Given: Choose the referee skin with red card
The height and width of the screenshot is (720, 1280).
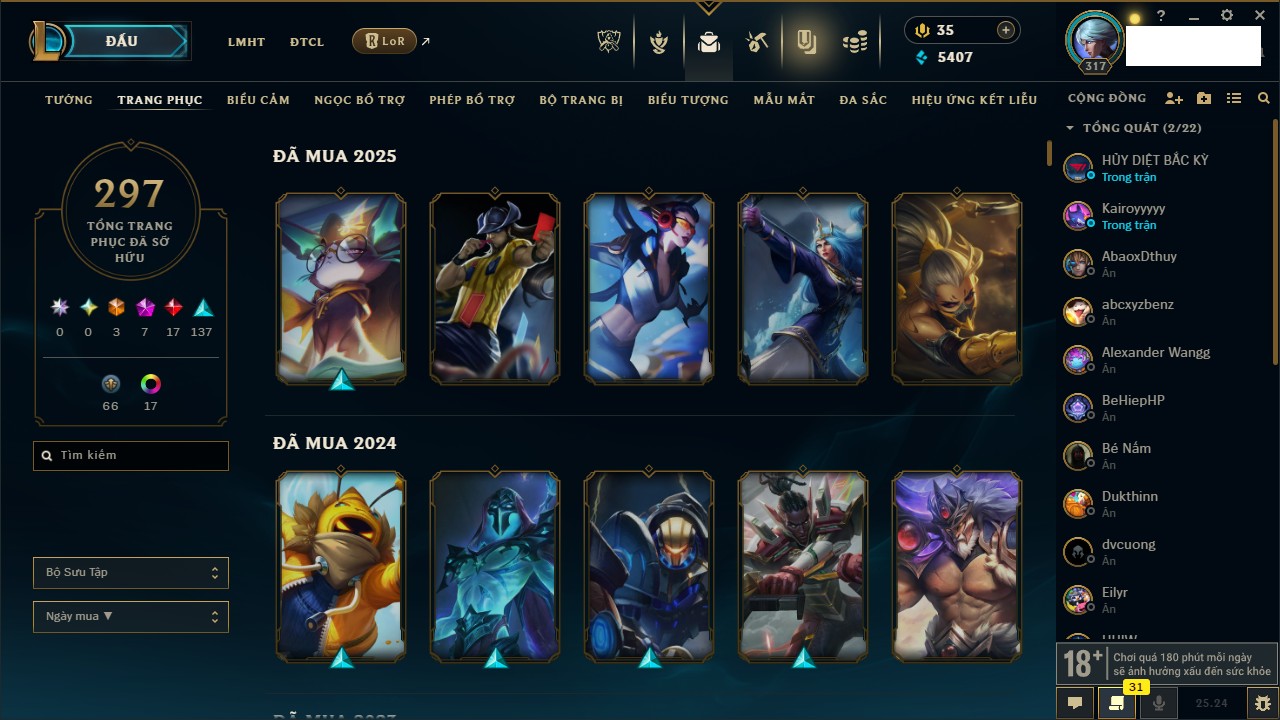Looking at the screenshot, I should pyautogui.click(x=495, y=288).
